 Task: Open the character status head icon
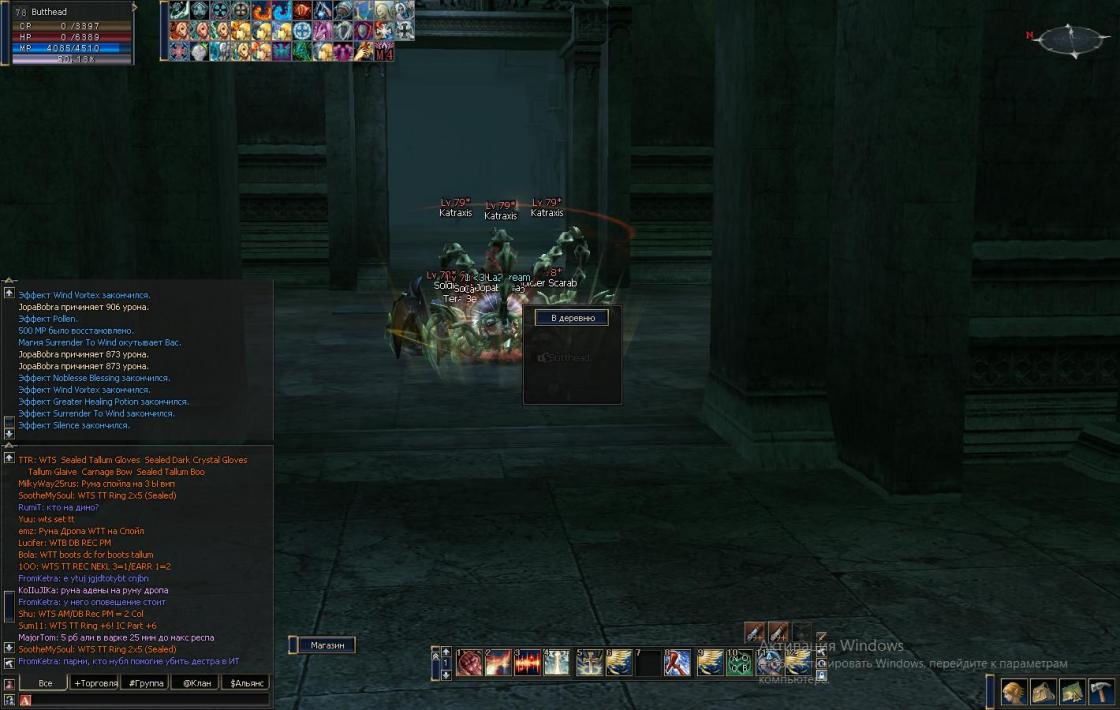click(1013, 692)
